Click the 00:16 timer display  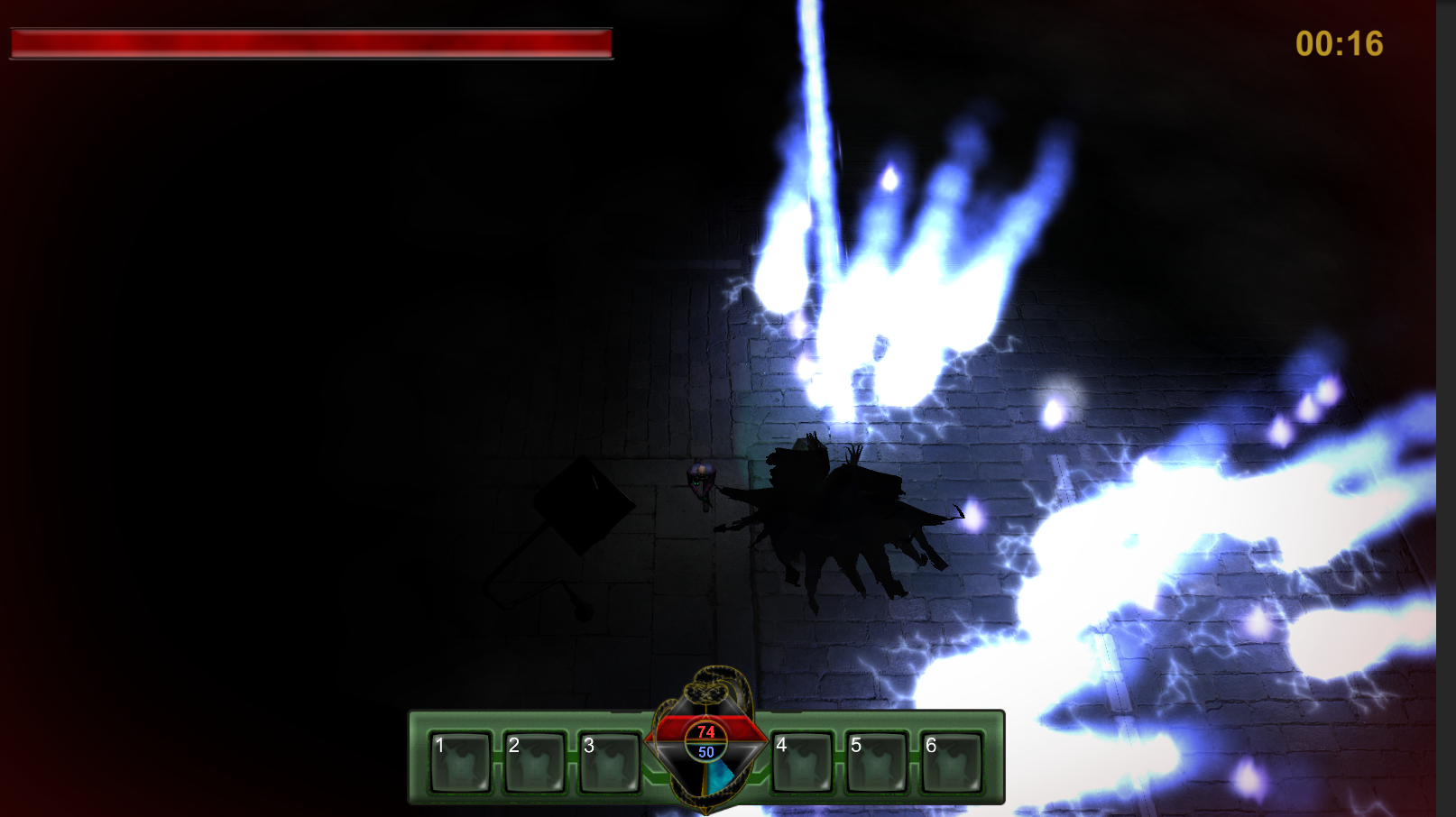[x=1339, y=42]
